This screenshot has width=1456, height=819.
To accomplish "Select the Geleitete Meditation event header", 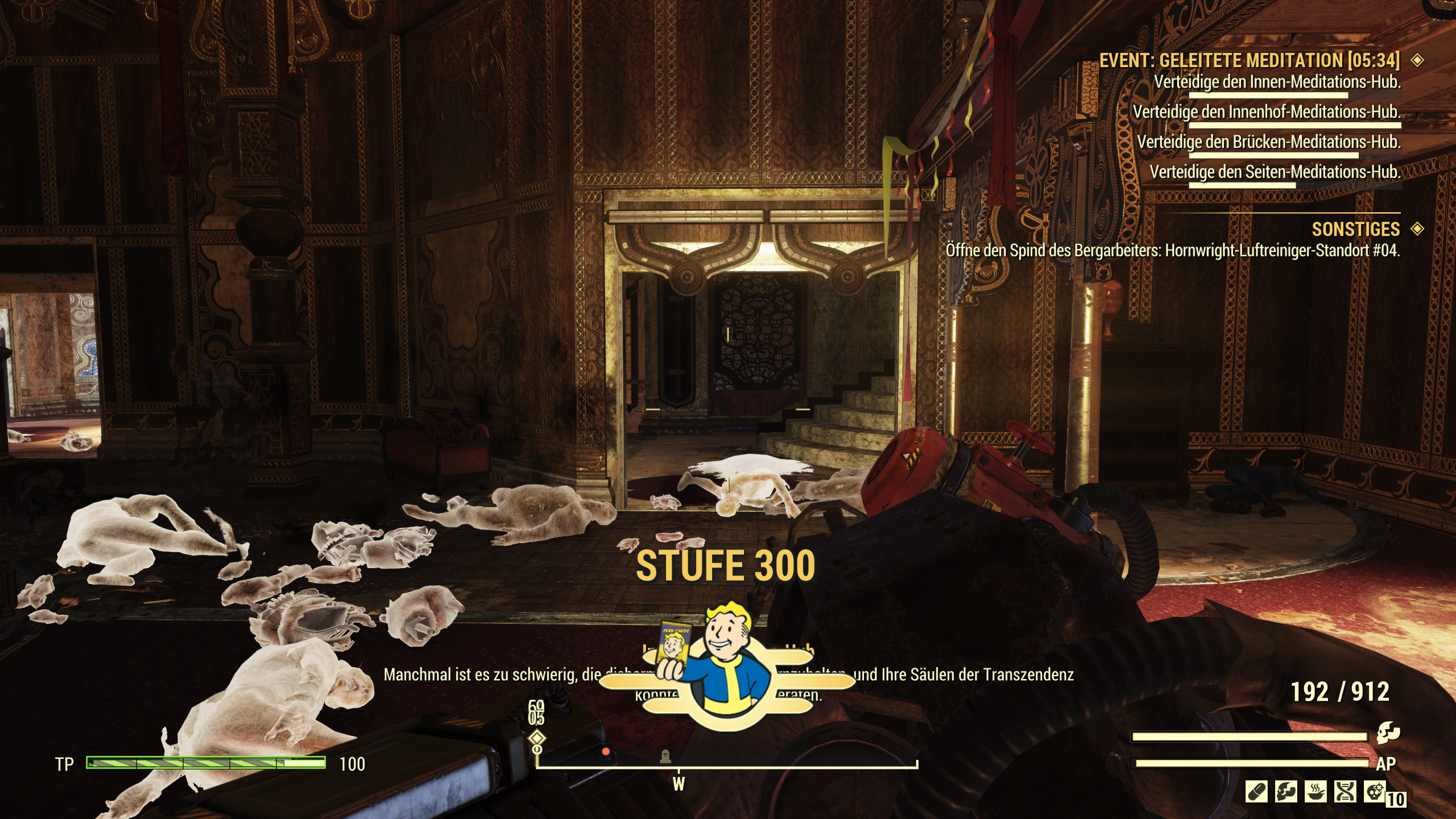I will click(x=1249, y=61).
